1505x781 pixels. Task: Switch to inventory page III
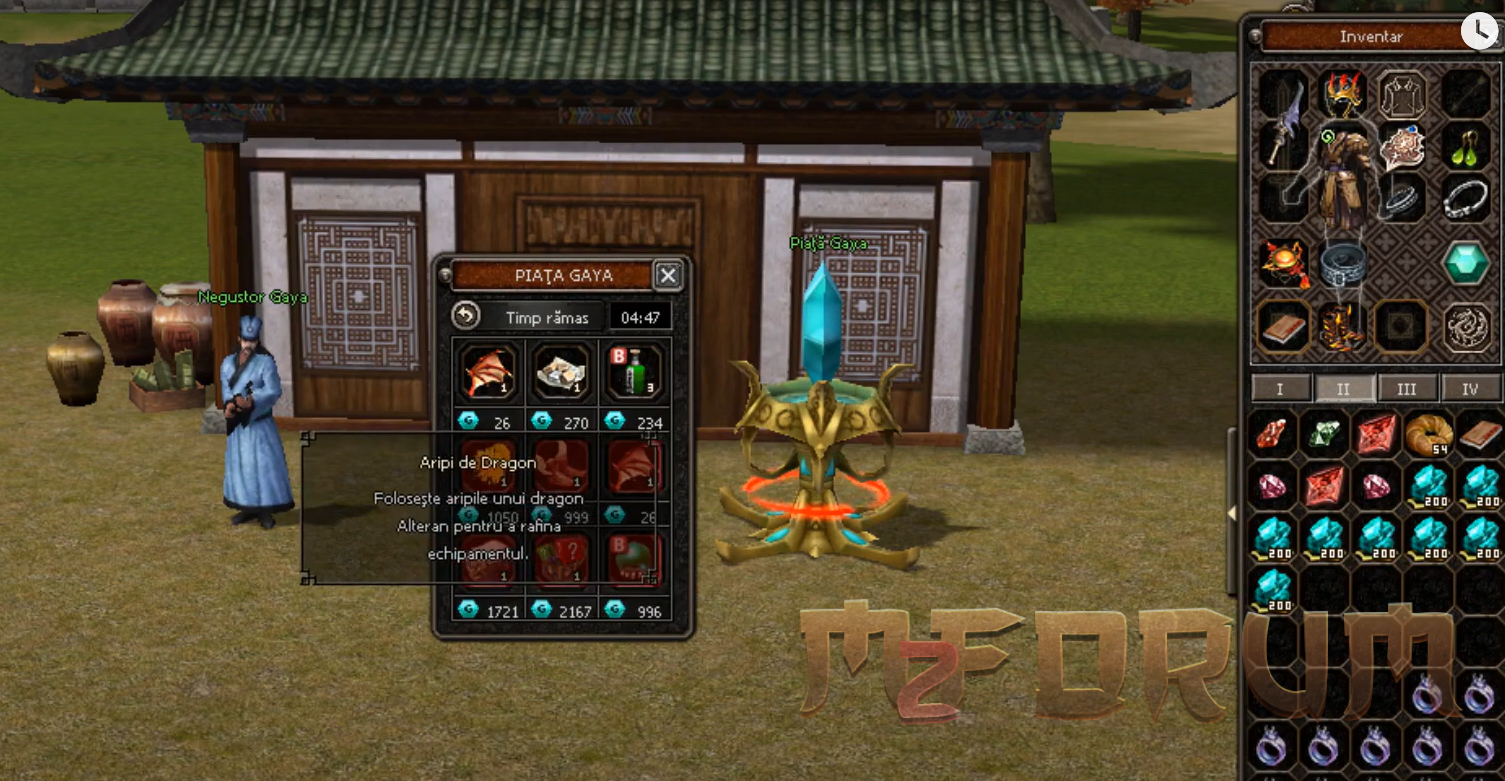click(x=1406, y=388)
